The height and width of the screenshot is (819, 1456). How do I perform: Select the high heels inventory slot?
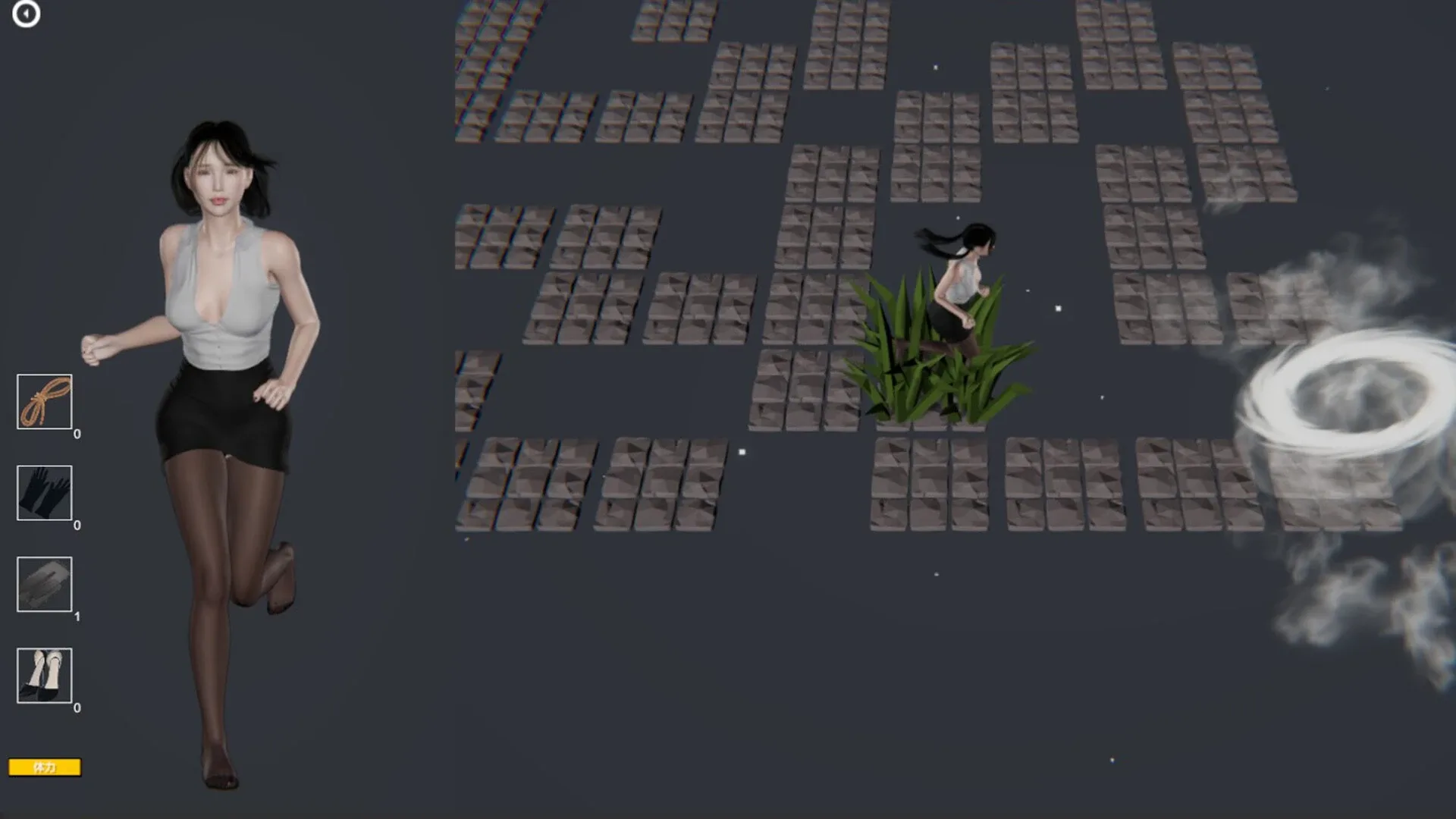tap(45, 676)
